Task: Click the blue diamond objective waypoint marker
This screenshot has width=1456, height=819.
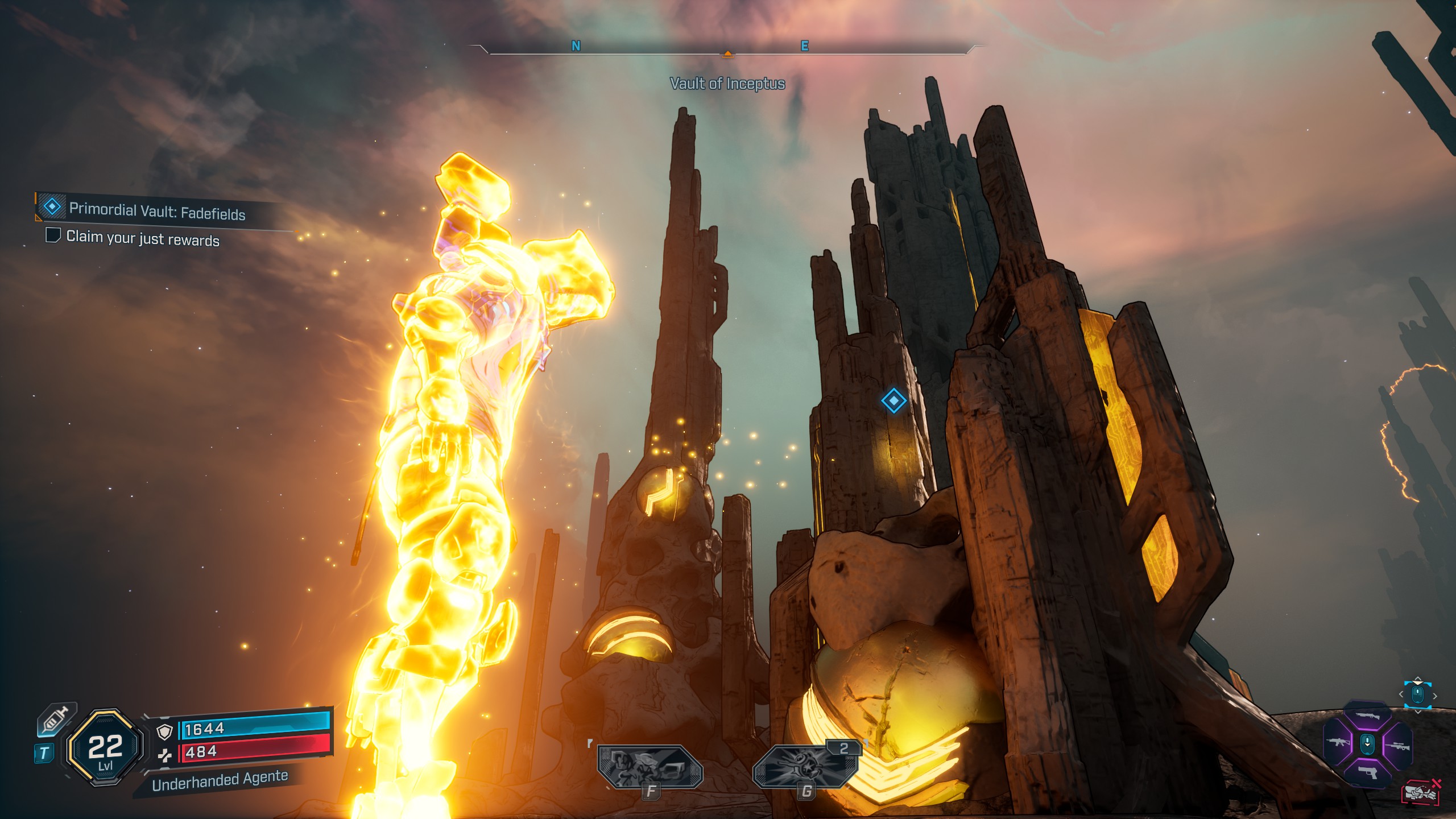Action: pyautogui.click(x=893, y=401)
